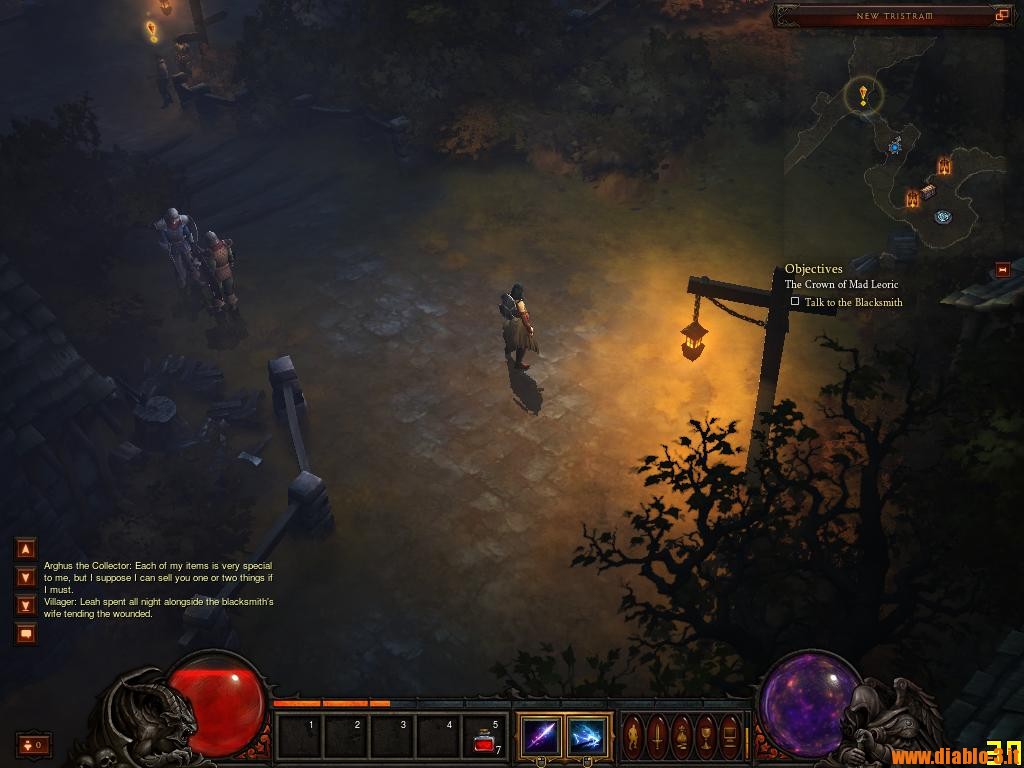Screen dimensions: 1024x768
Task: Activate the purple arrow primary skill
Action: click(541, 737)
